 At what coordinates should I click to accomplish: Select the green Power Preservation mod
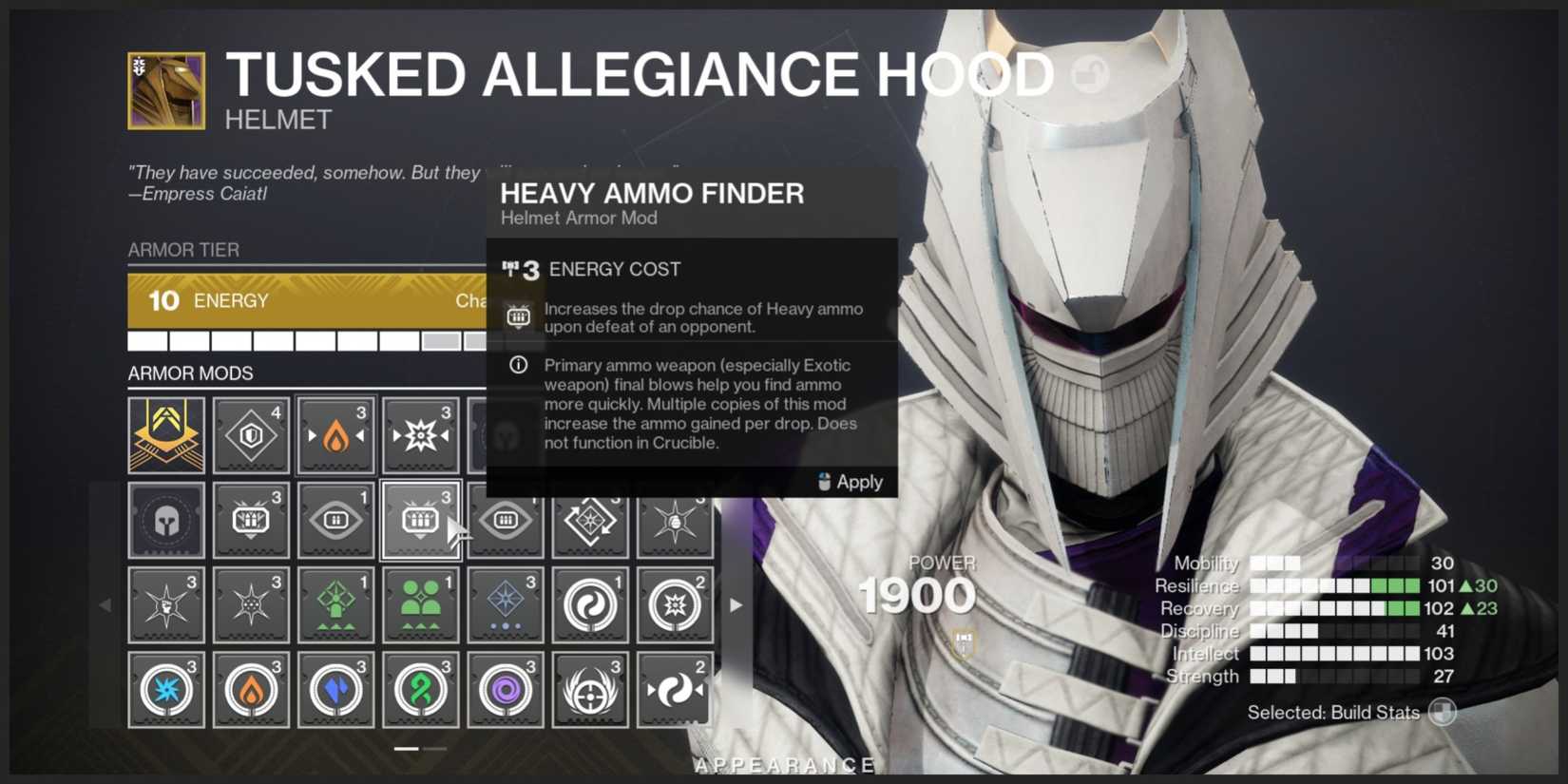pos(420,604)
